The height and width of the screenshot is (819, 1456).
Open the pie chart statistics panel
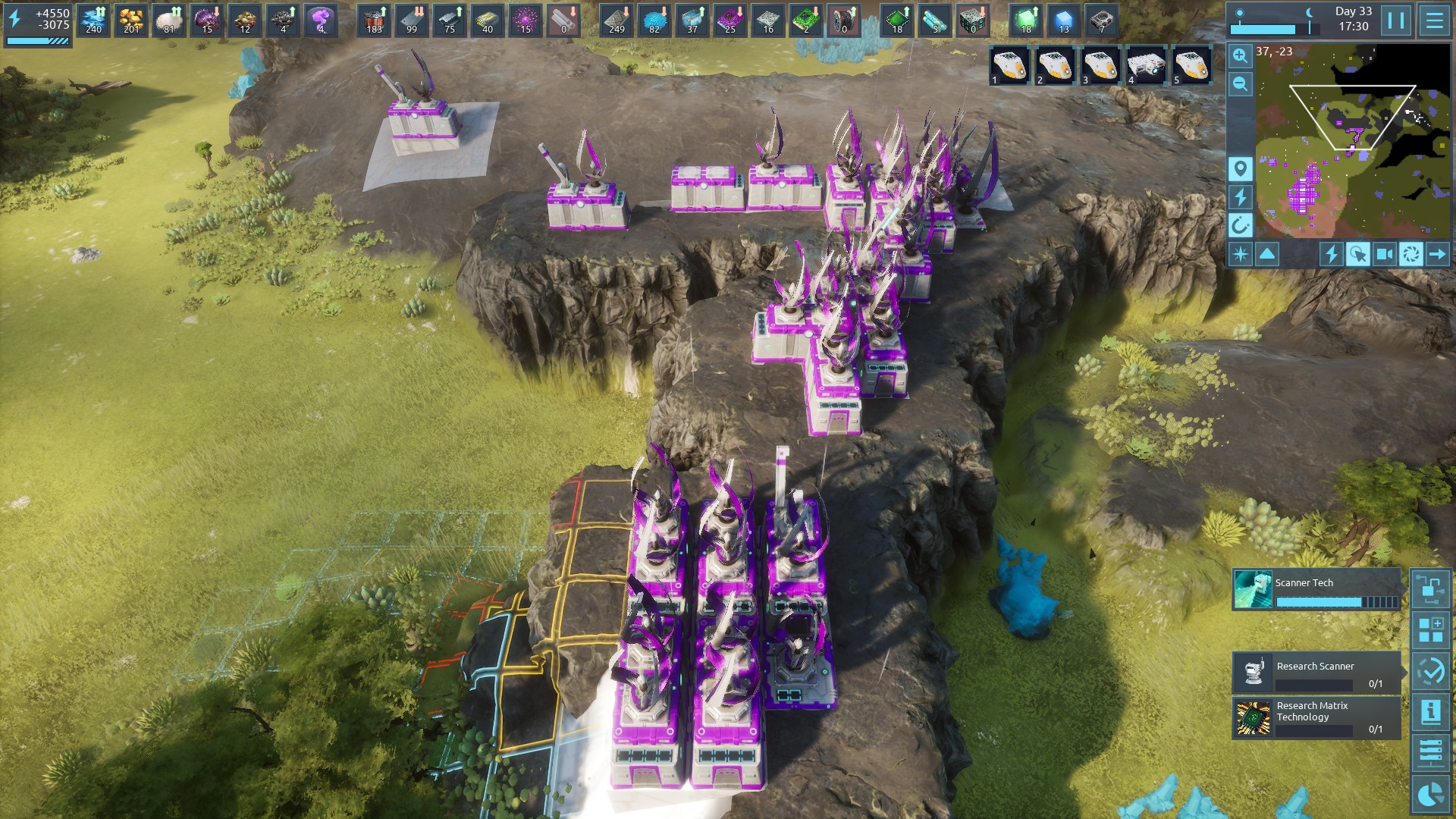1431,794
